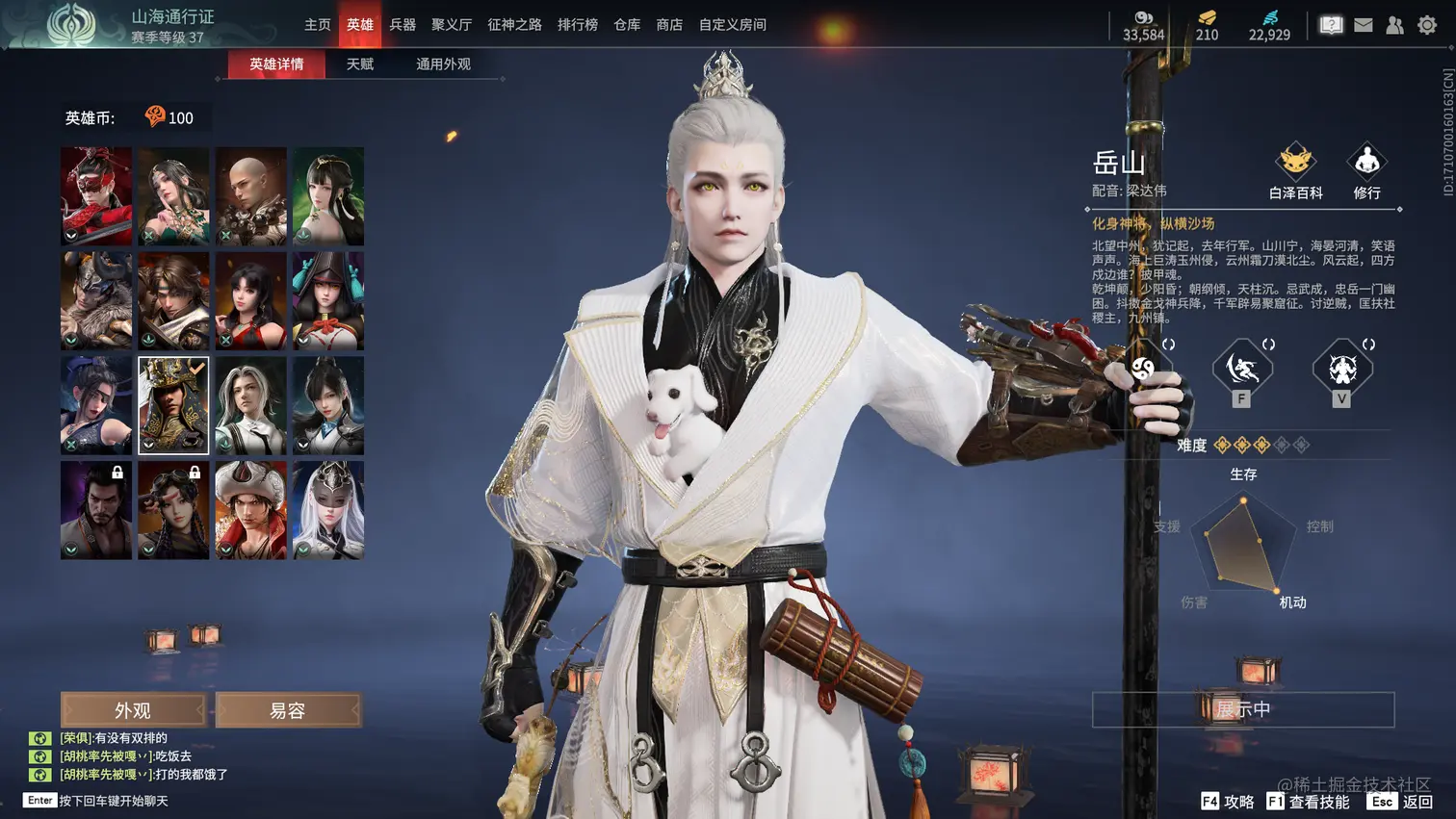Click the 易容 face customization button

pos(288,710)
